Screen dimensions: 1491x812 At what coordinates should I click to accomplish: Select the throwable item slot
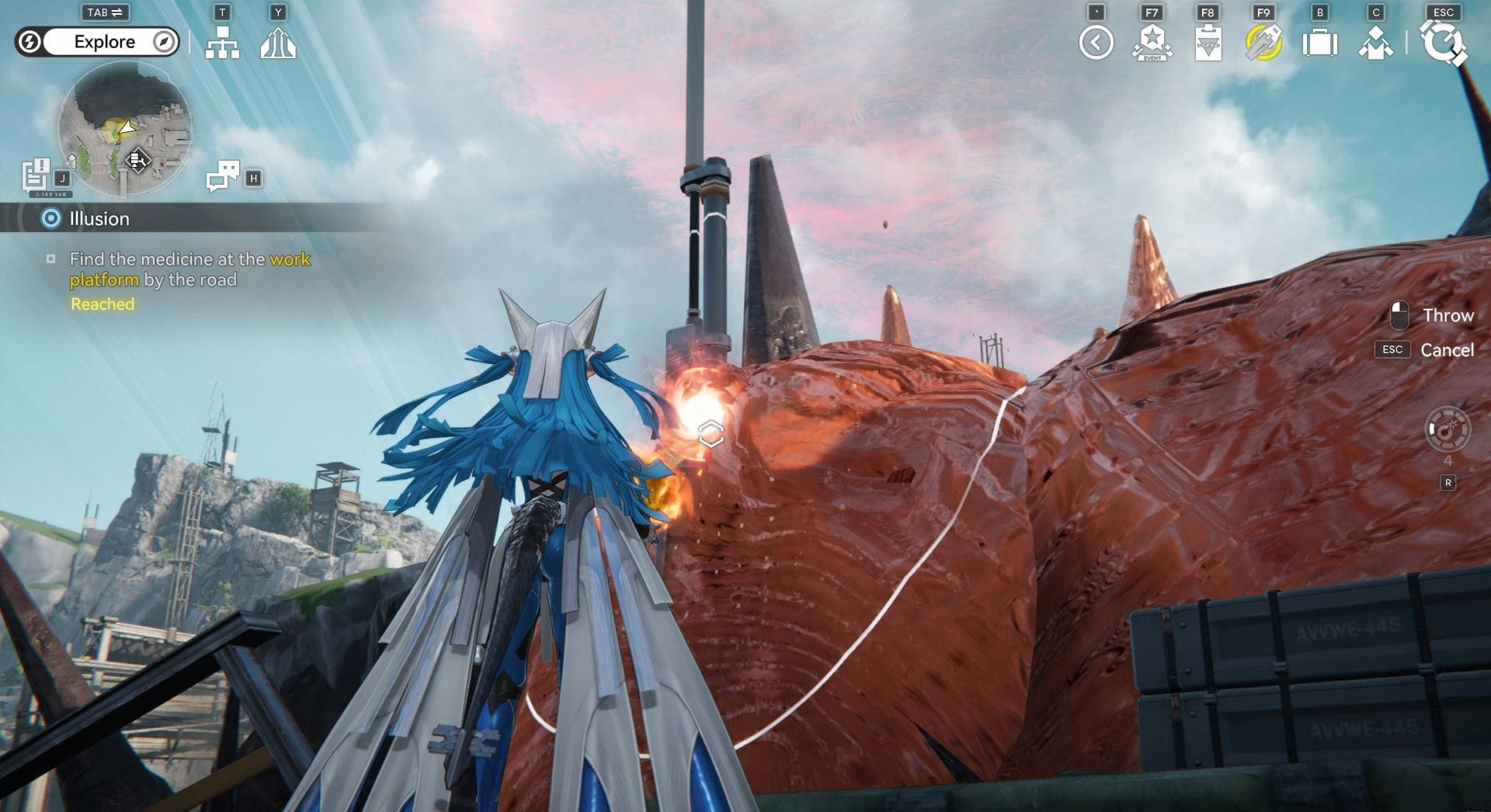pos(1448,429)
